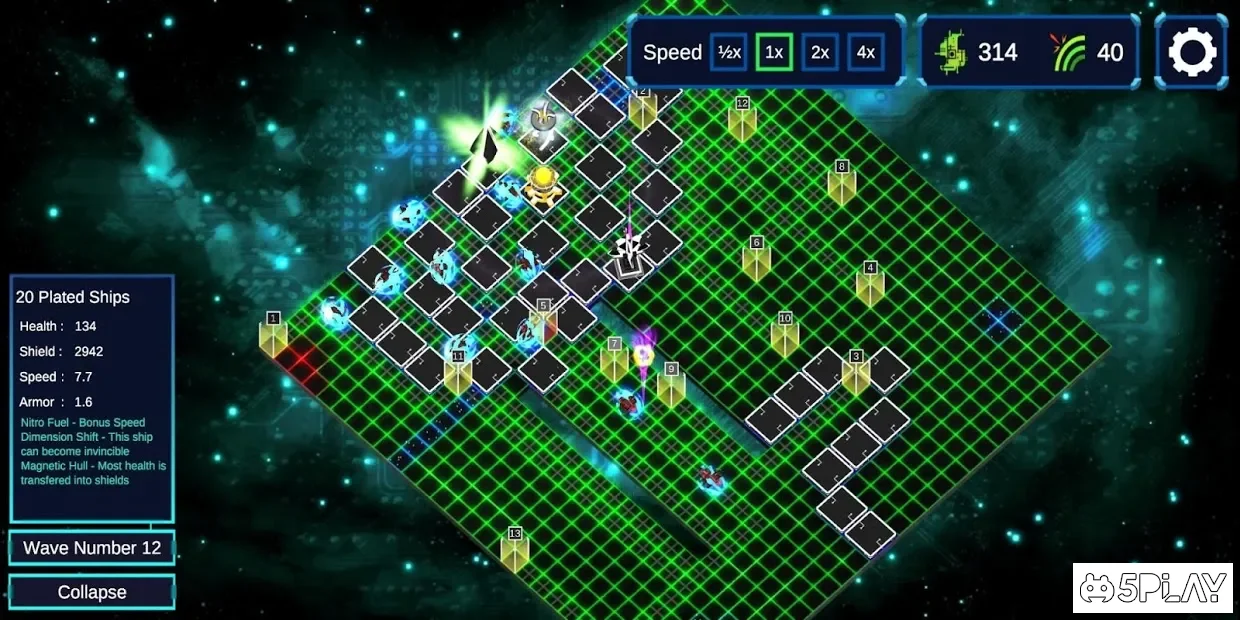Collapse the wave info panel
The height and width of the screenshot is (620, 1240).
pyautogui.click(x=92, y=592)
